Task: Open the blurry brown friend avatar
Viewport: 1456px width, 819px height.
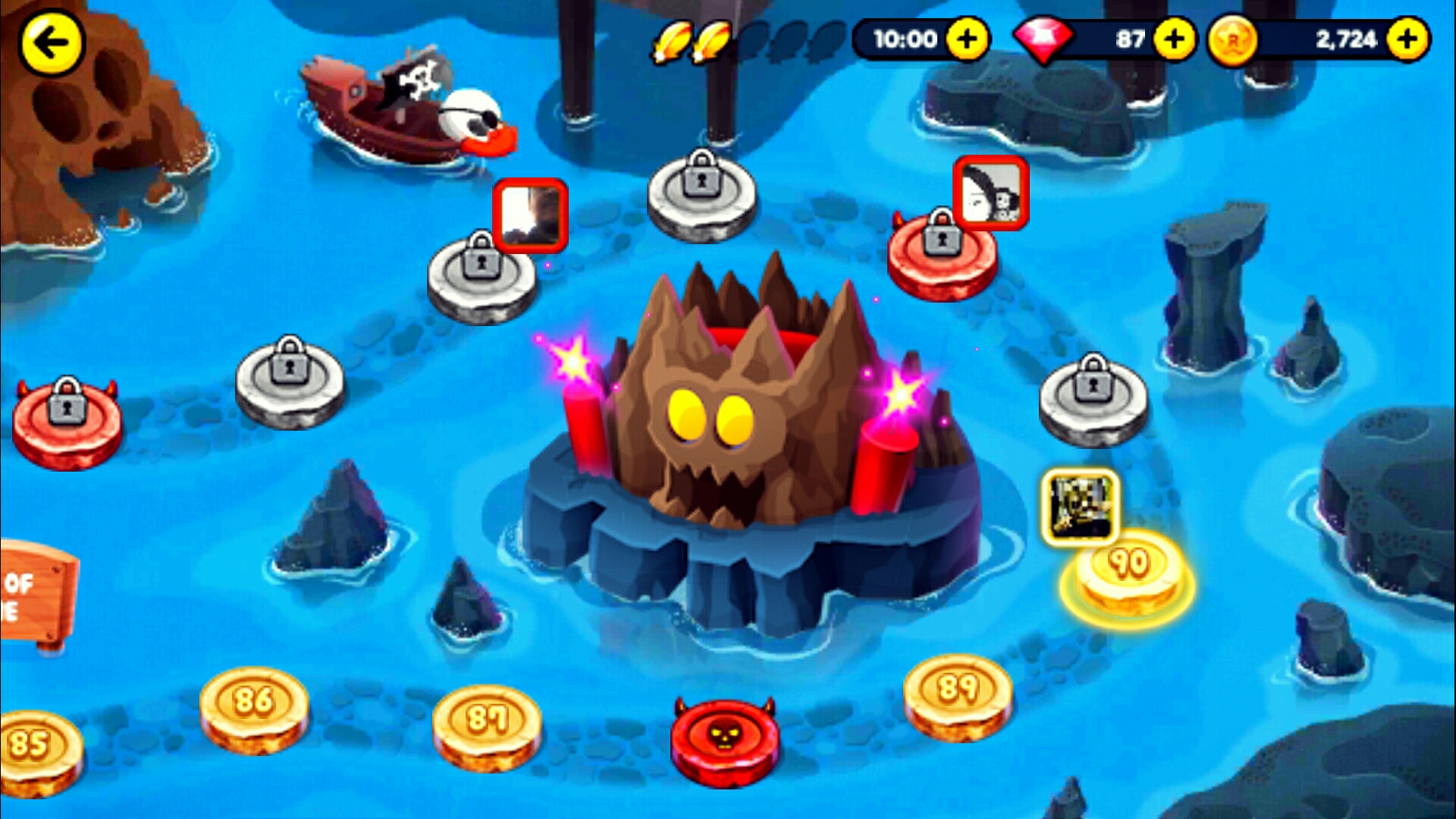Action: tap(530, 215)
